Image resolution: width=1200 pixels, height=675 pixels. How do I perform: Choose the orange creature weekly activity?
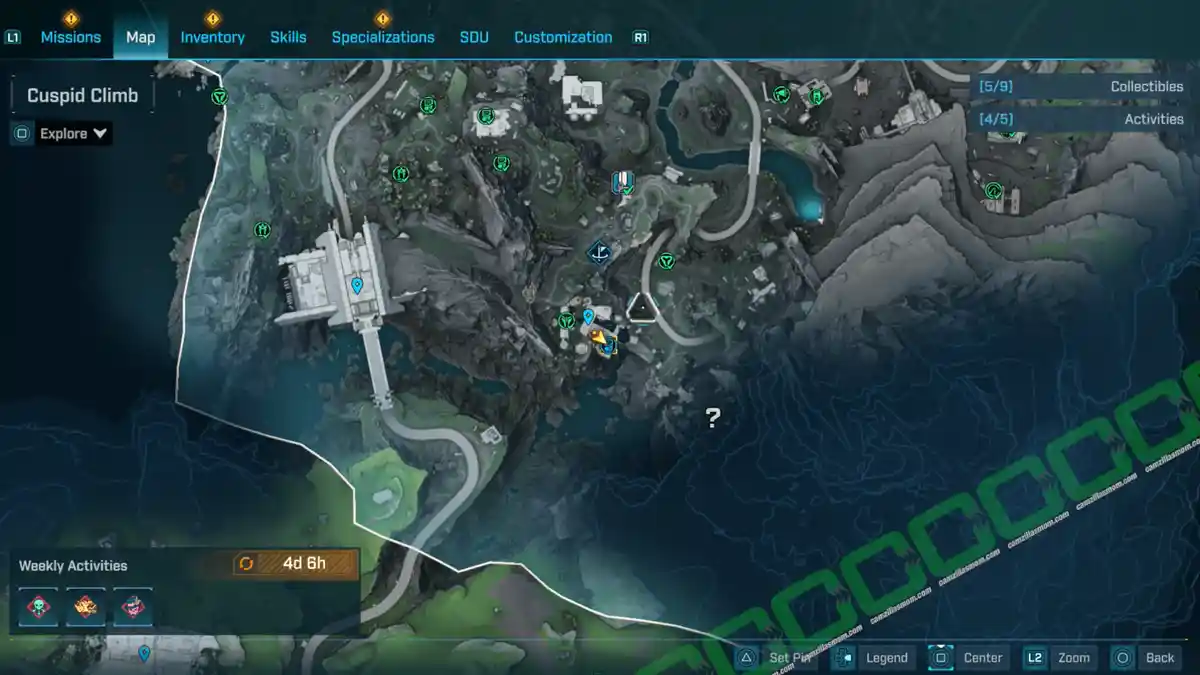(x=86, y=606)
